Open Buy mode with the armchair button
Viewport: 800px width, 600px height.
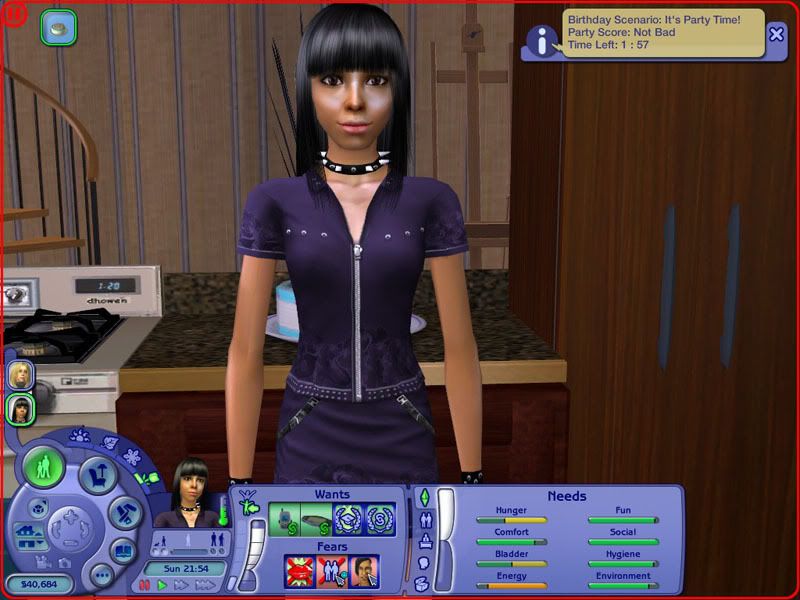[x=98, y=474]
